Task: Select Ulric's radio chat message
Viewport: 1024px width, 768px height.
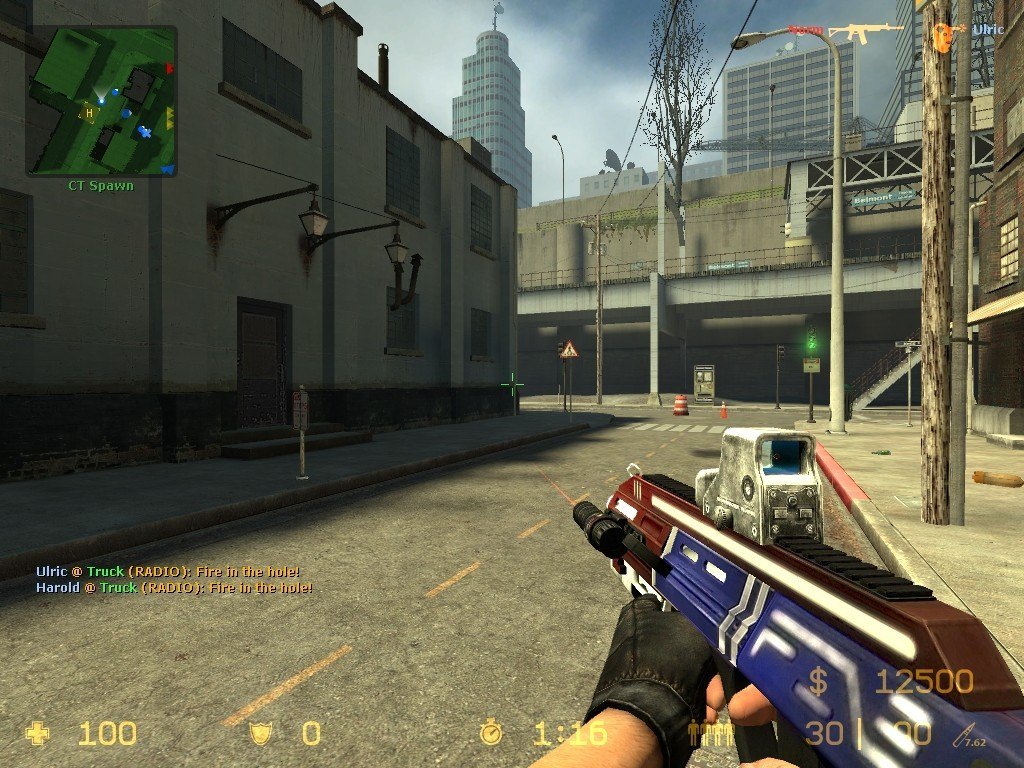Action: pyautogui.click(x=167, y=572)
